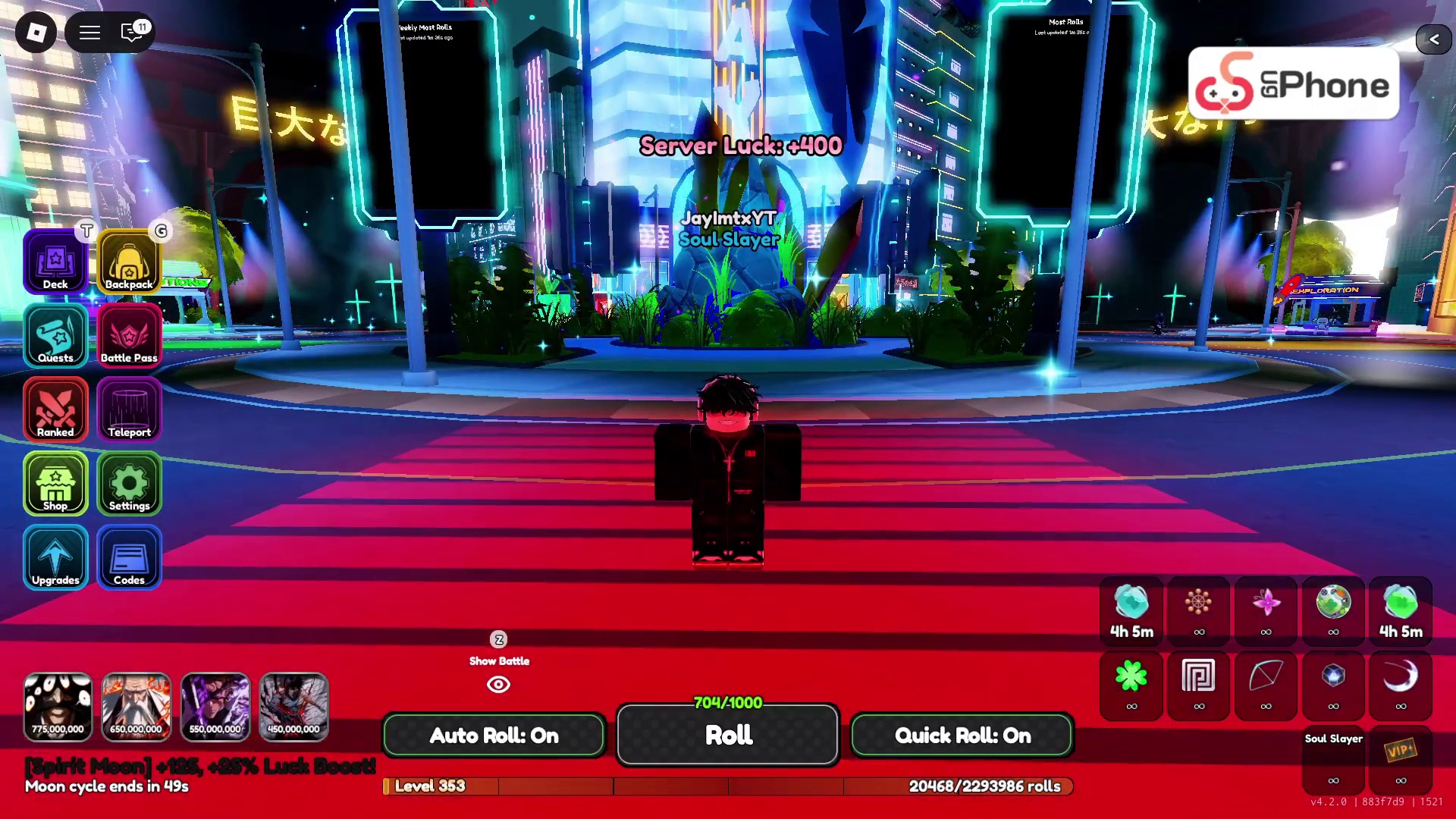Open the Roblox chat button
The image size is (1456, 819).
(x=132, y=33)
